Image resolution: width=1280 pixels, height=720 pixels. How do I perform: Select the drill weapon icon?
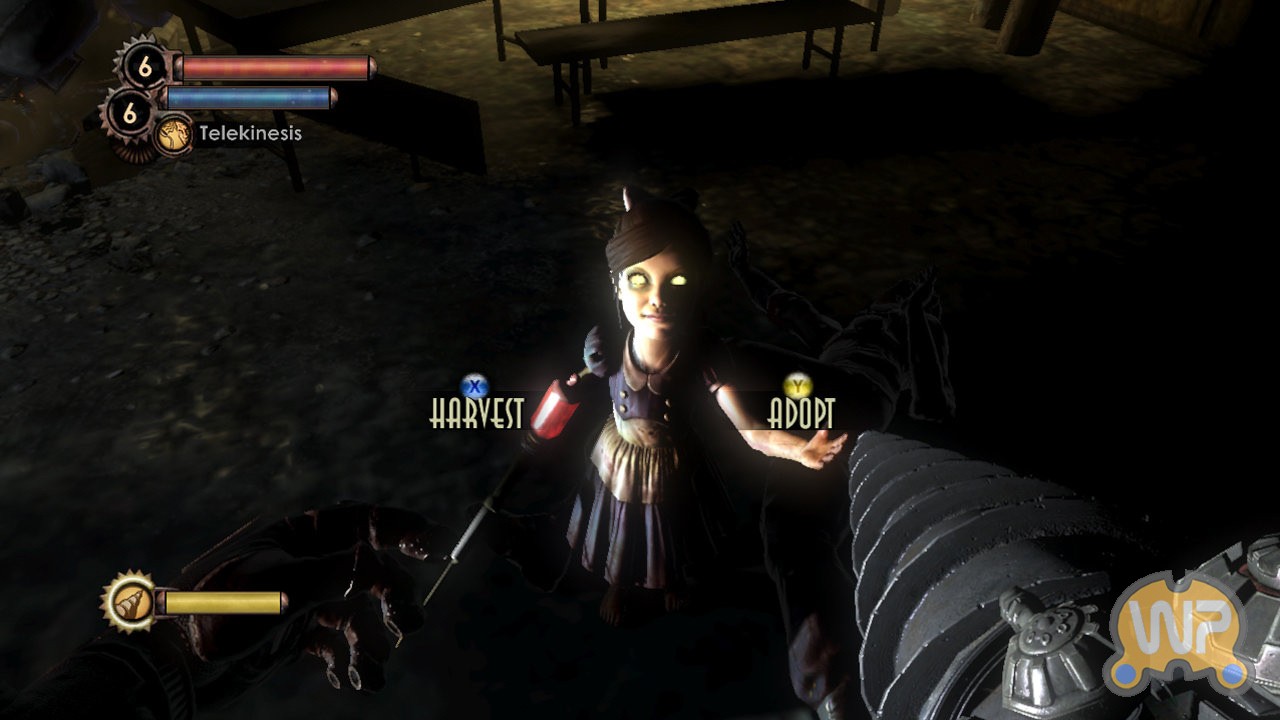click(131, 602)
